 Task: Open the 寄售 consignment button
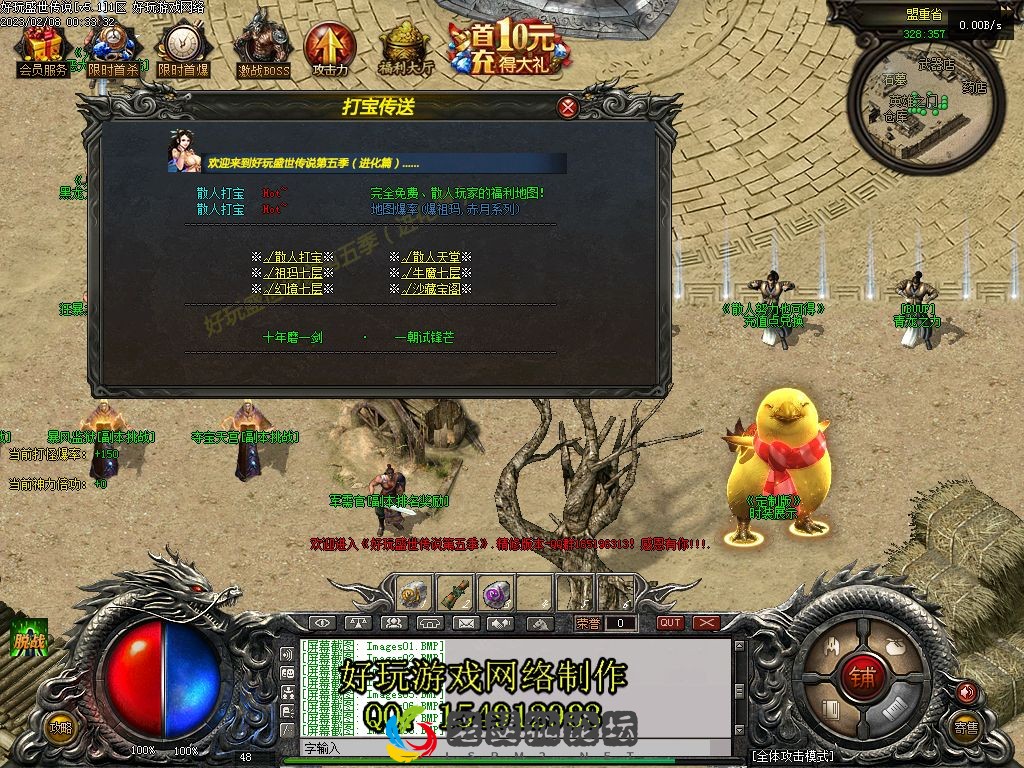[965, 727]
